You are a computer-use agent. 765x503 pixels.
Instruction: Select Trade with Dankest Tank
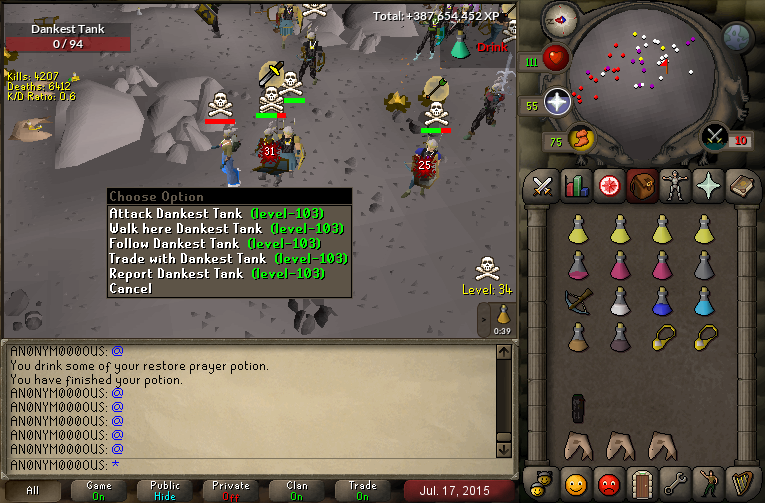(x=228, y=258)
